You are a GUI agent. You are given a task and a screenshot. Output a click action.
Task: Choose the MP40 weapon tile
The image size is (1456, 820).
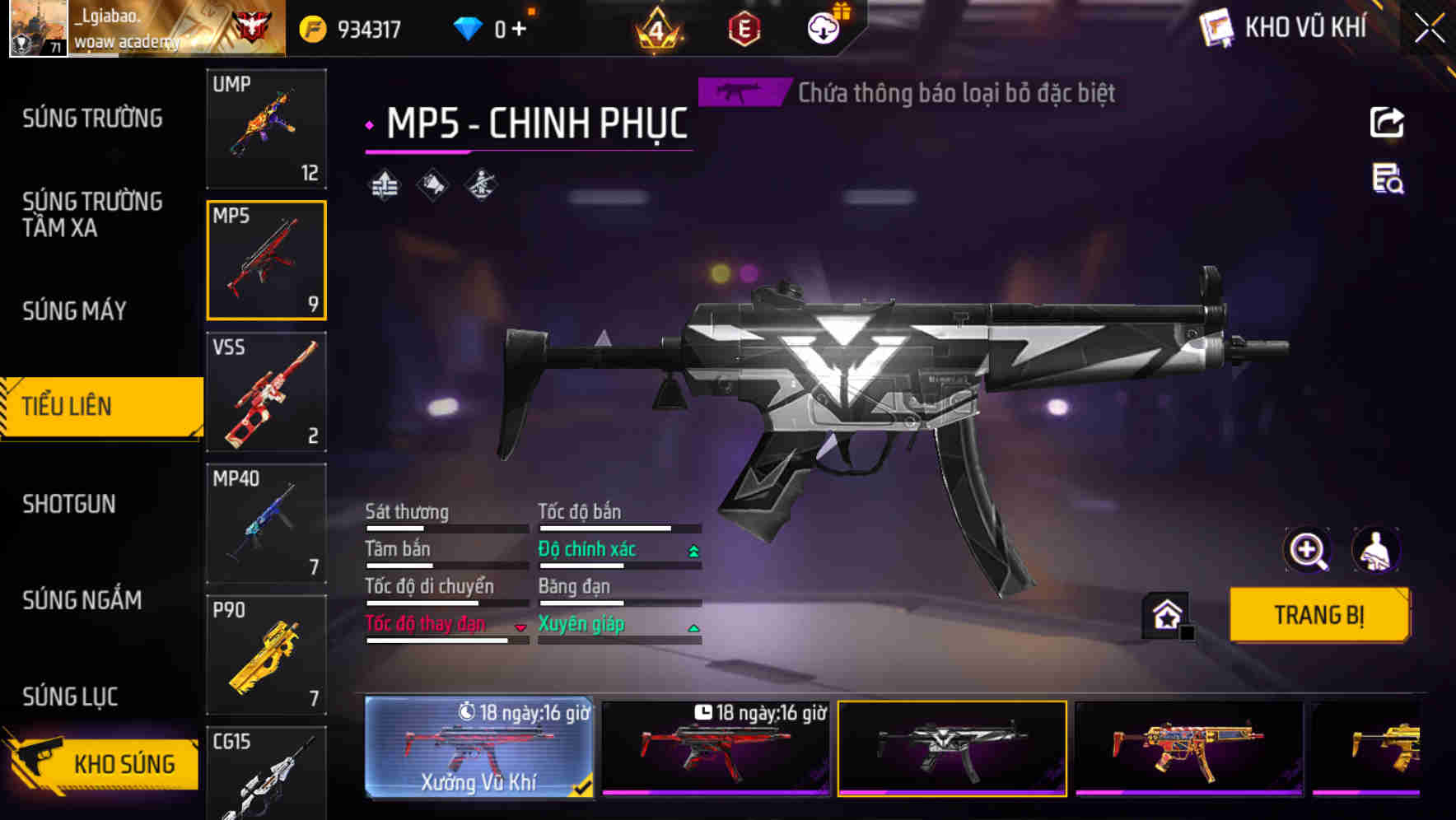(266, 524)
